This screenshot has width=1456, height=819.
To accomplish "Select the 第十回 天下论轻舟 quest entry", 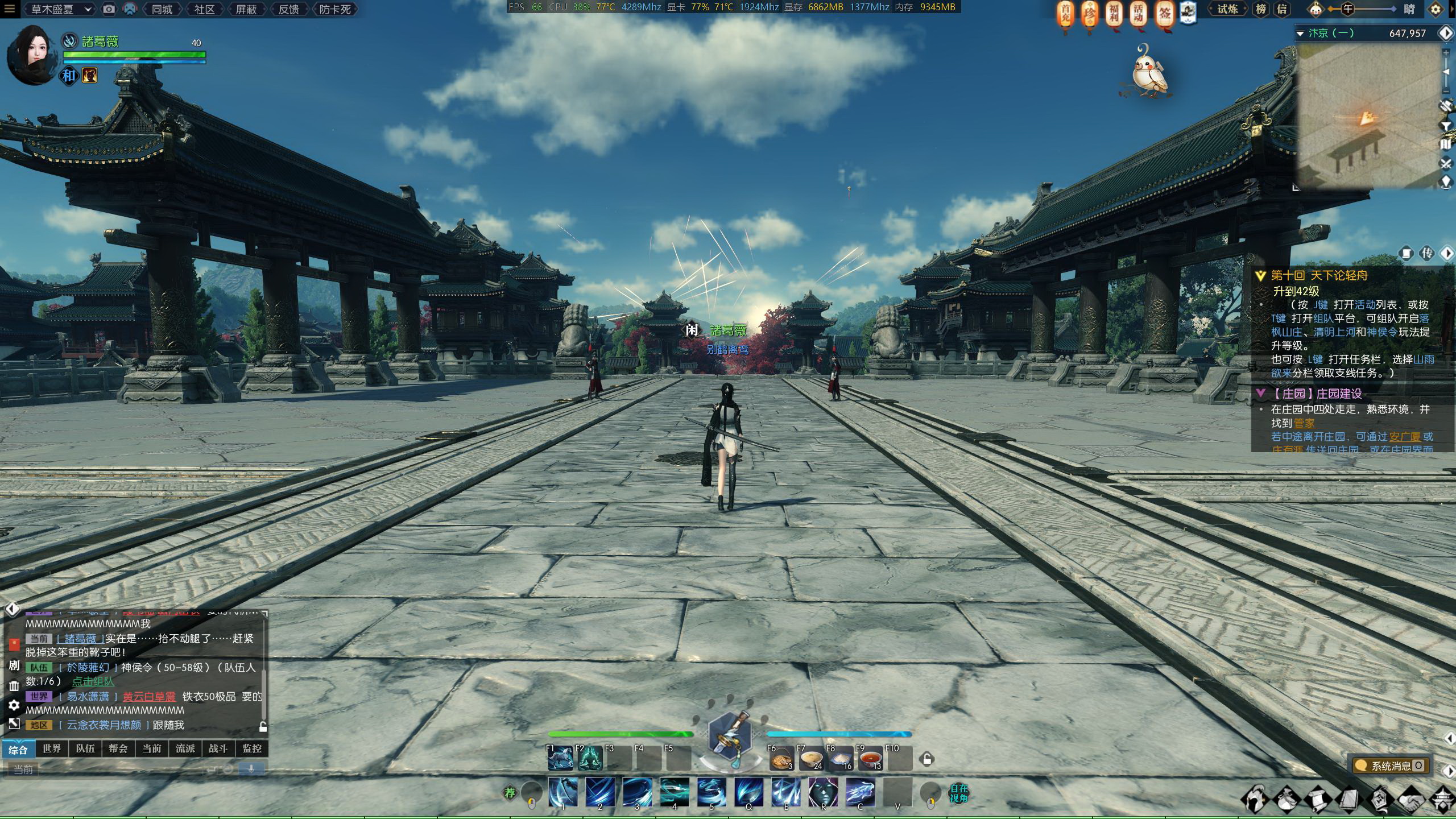I will pos(1319,276).
